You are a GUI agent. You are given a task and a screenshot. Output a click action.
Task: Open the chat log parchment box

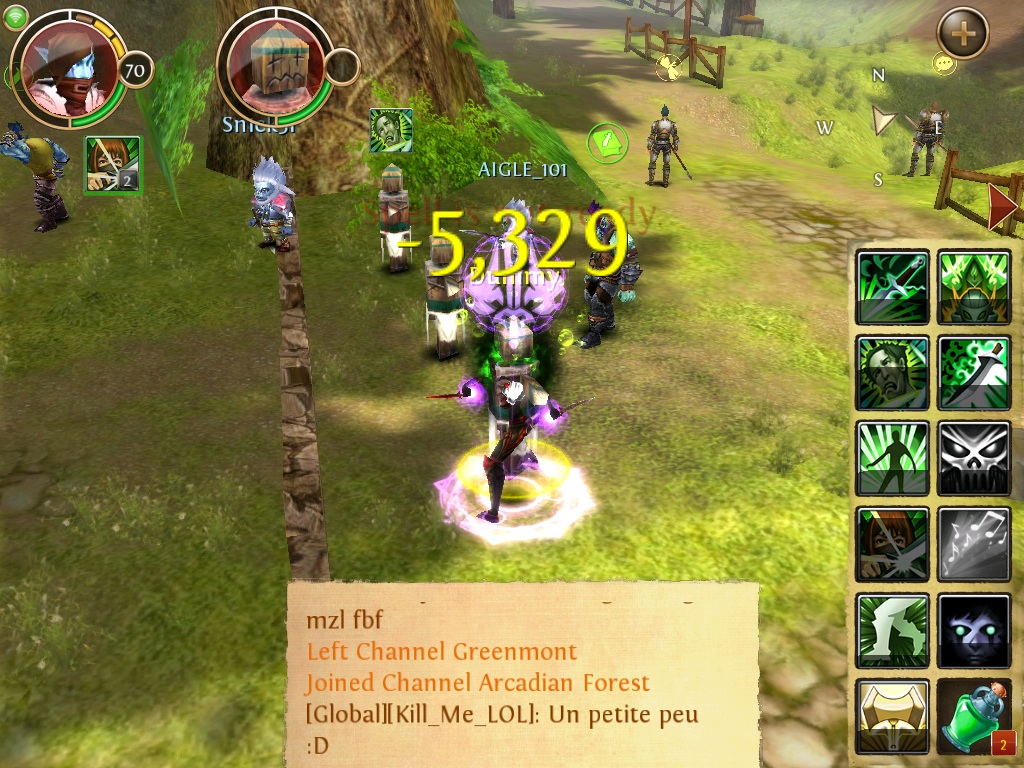522,674
